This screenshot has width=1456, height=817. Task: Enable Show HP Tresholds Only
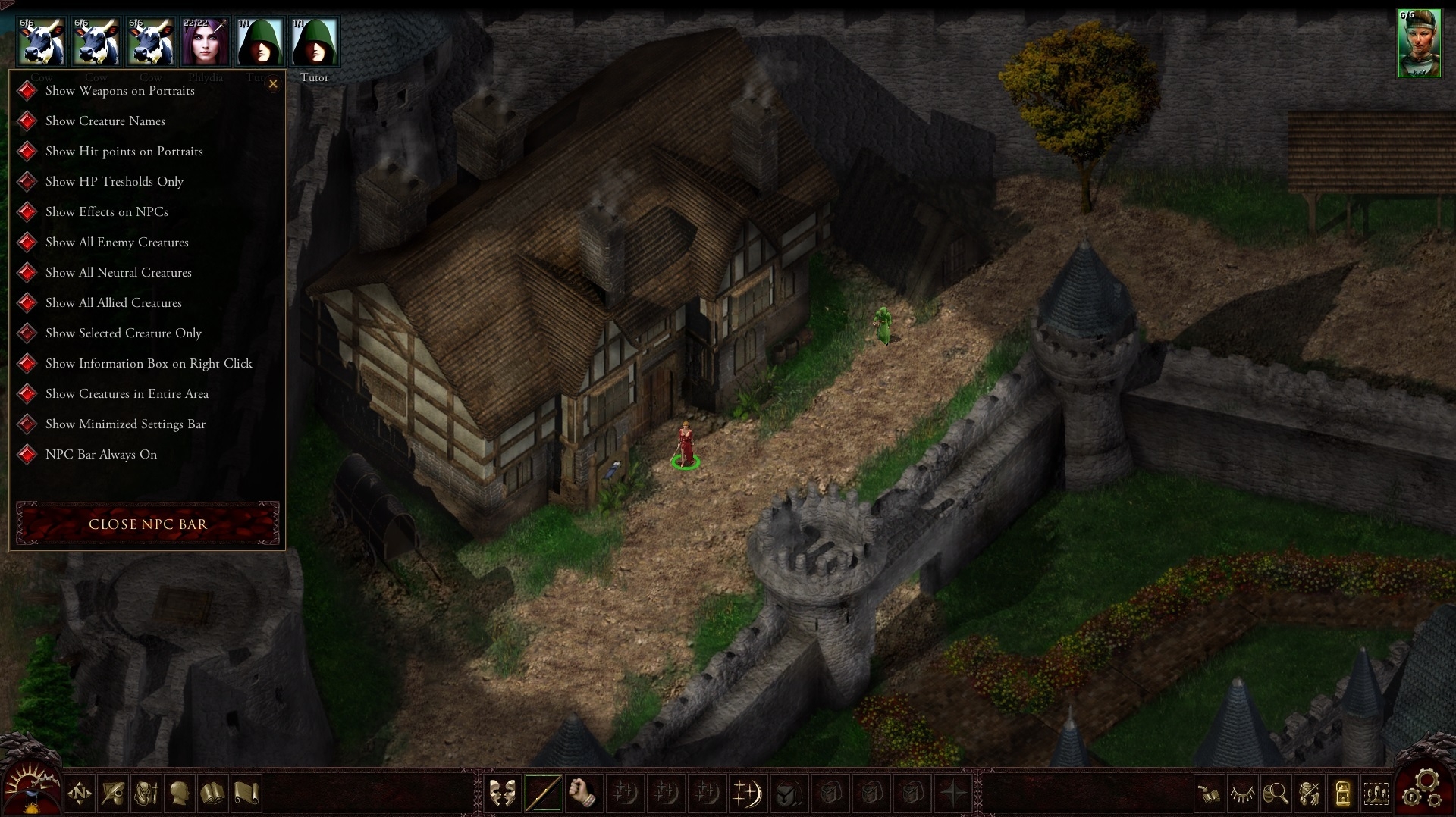[28, 182]
